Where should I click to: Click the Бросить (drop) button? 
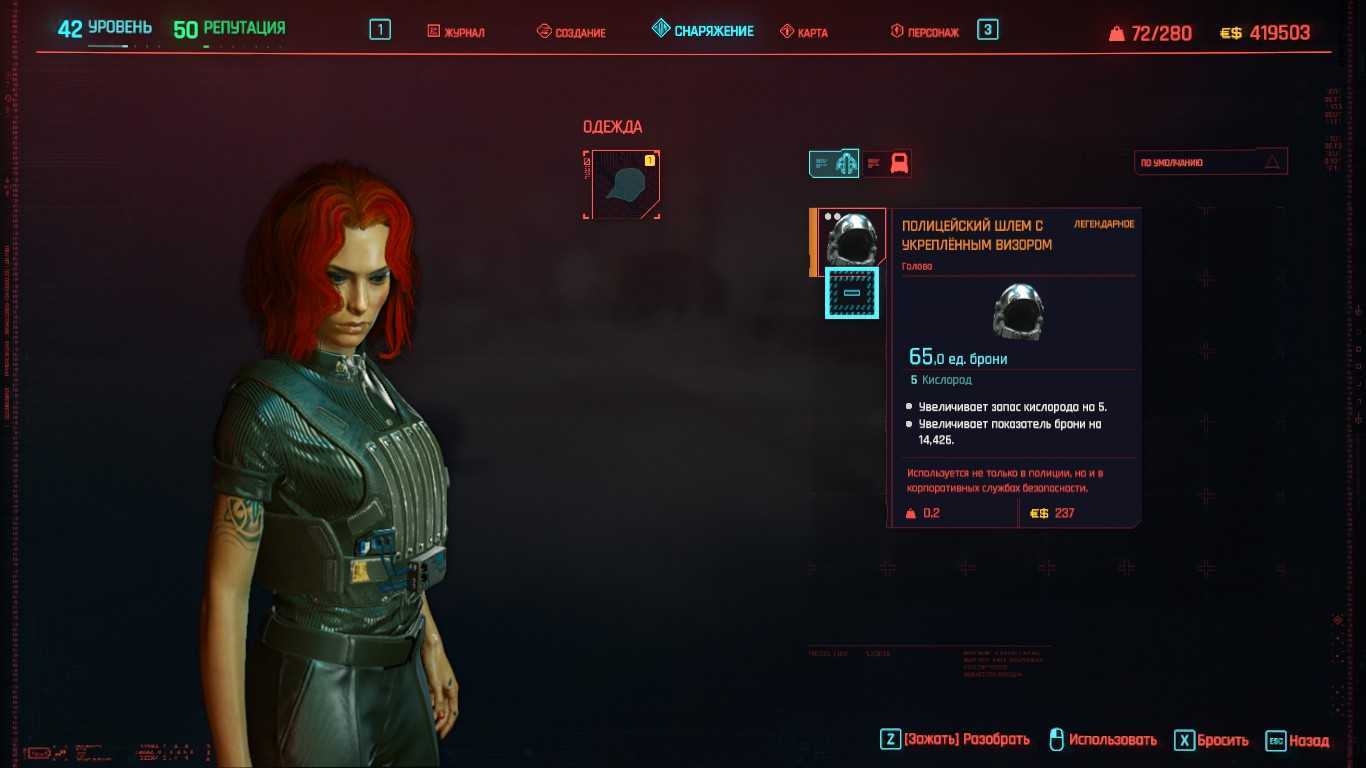[1212, 740]
